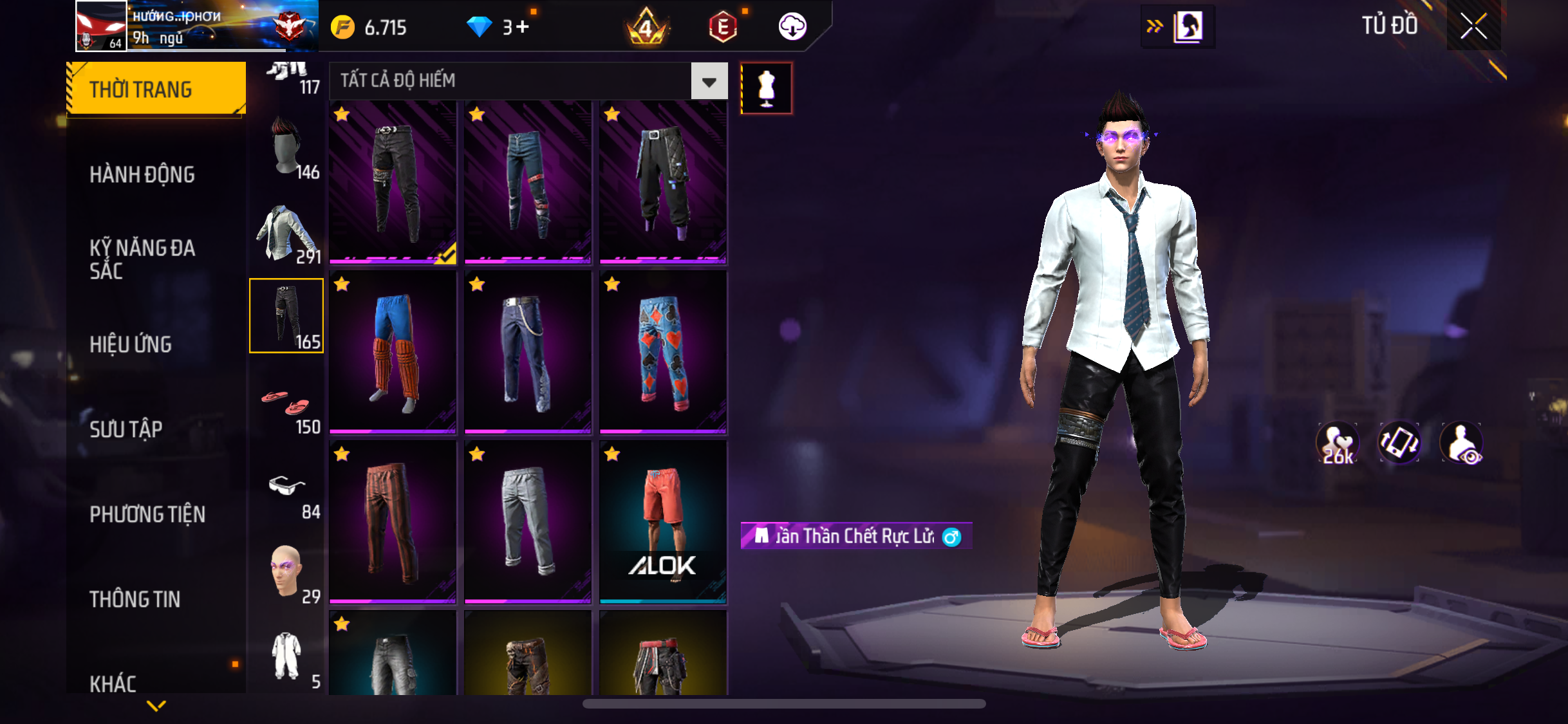The height and width of the screenshot is (724, 1568).
Task: Pick the glasses category with 84 items
Action: [x=286, y=489]
